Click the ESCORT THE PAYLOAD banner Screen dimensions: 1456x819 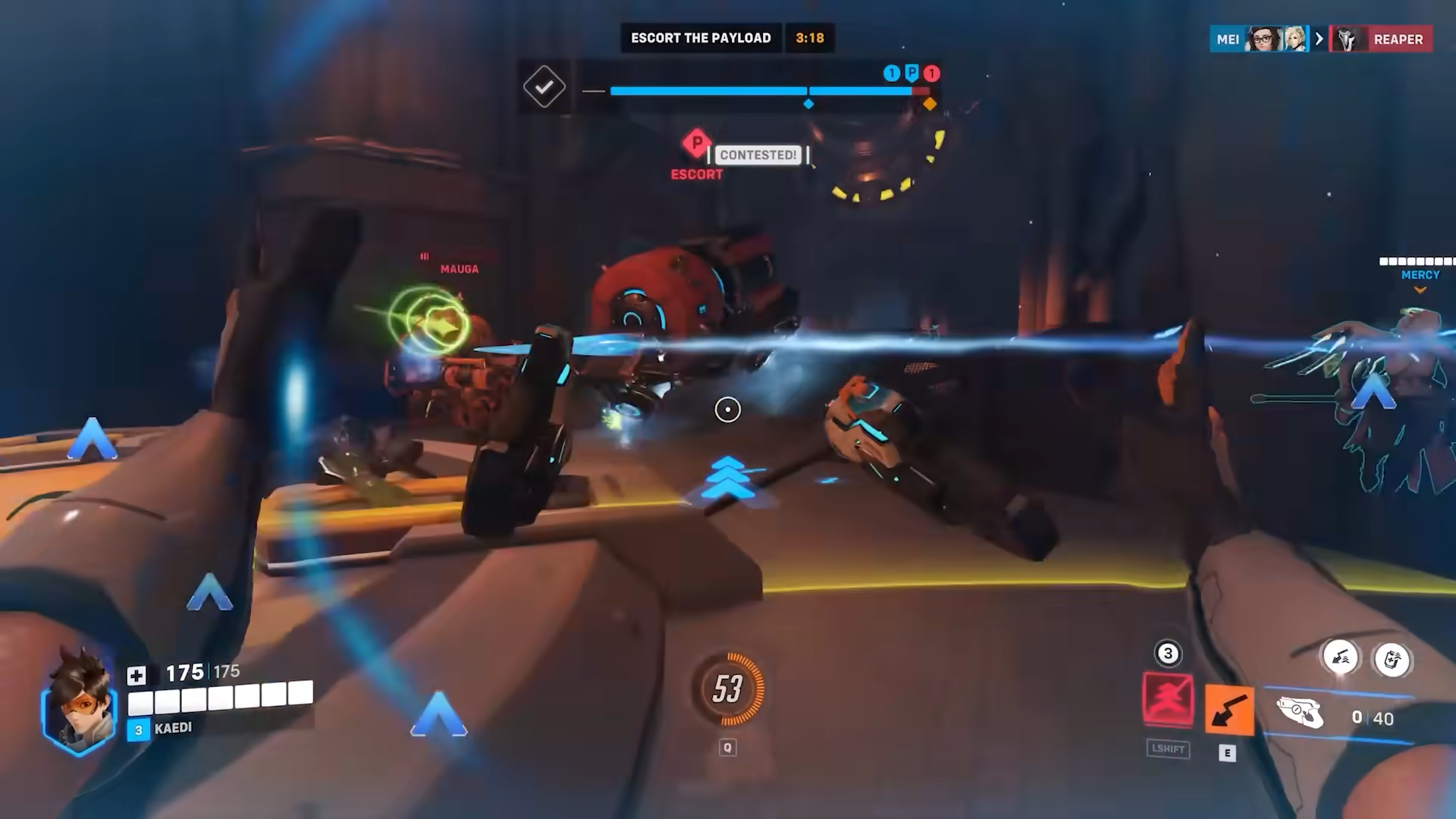[x=701, y=38]
